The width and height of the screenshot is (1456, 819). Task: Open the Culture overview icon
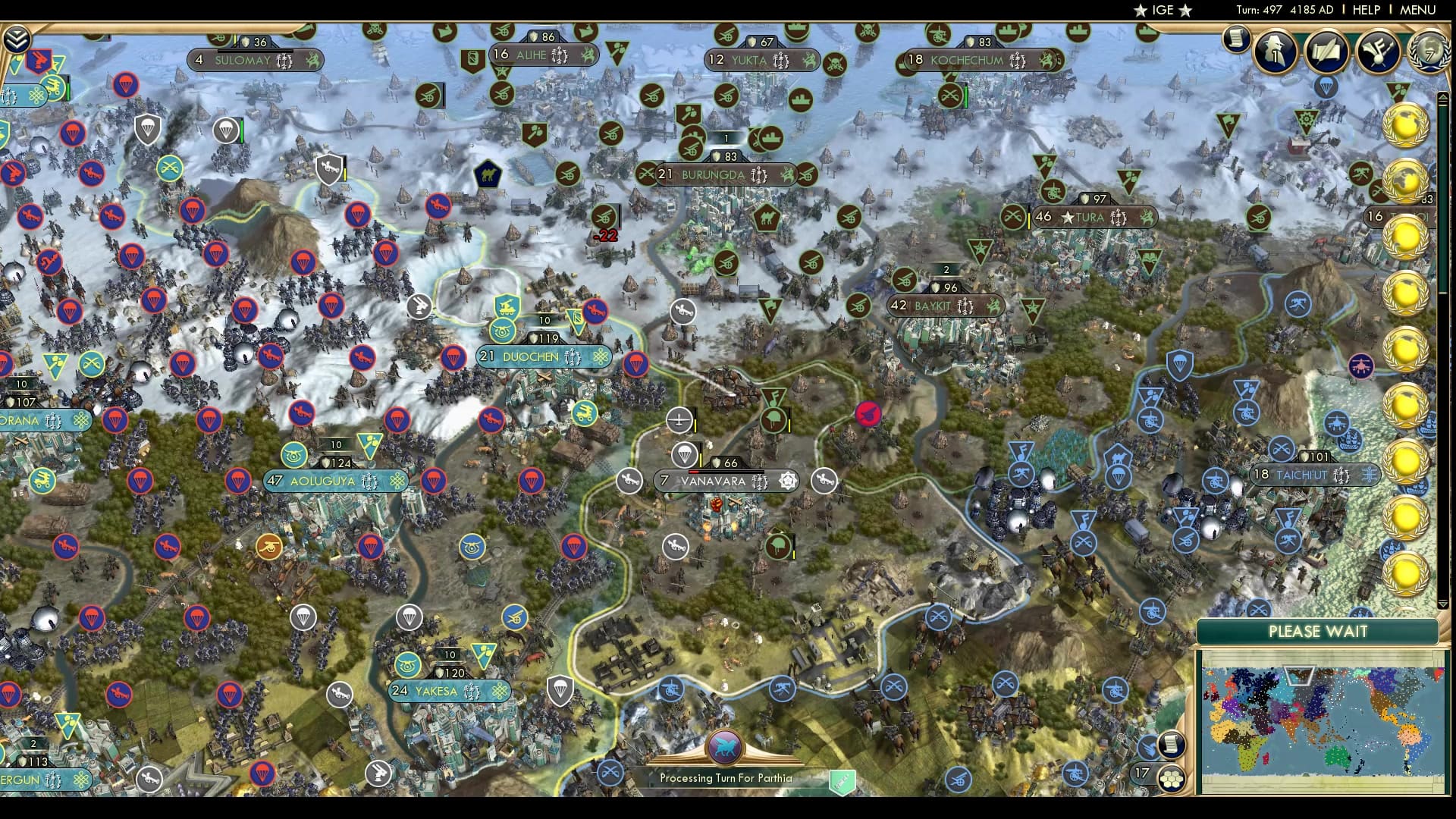[x=1378, y=53]
